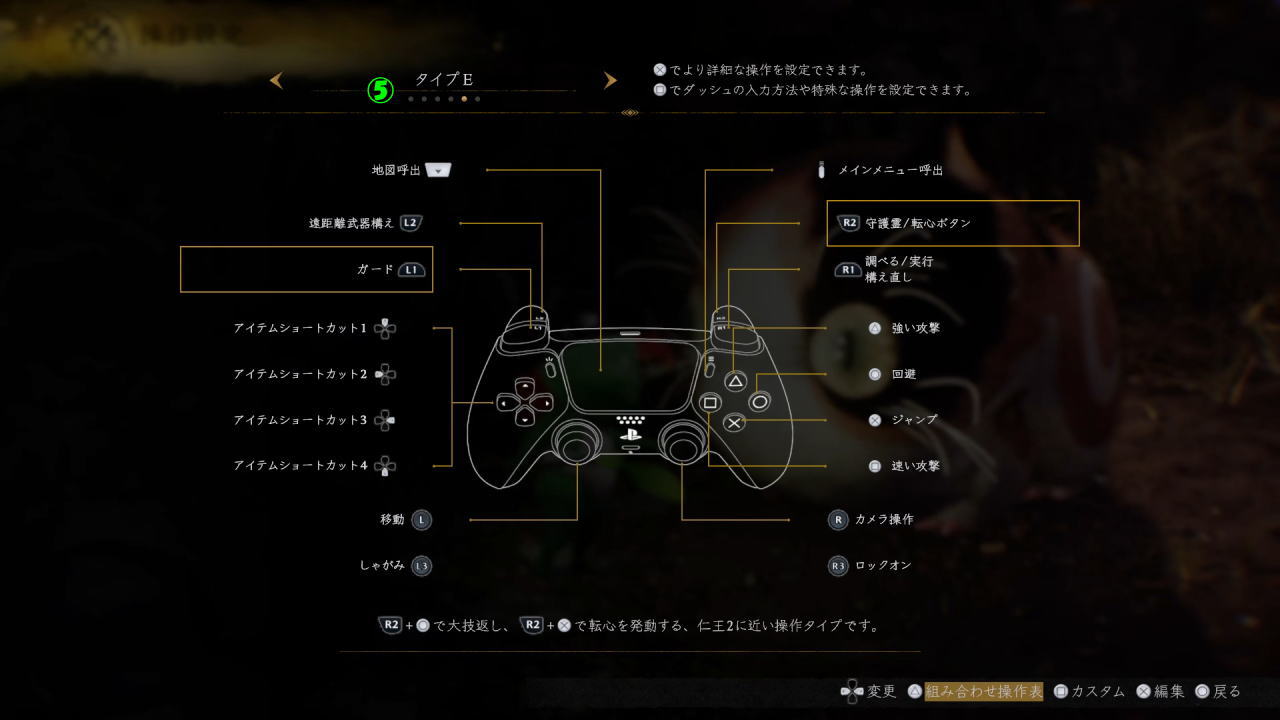Viewport: 1280px width, 720px height.
Task: Click the previous control type arrow
Action: [276, 80]
